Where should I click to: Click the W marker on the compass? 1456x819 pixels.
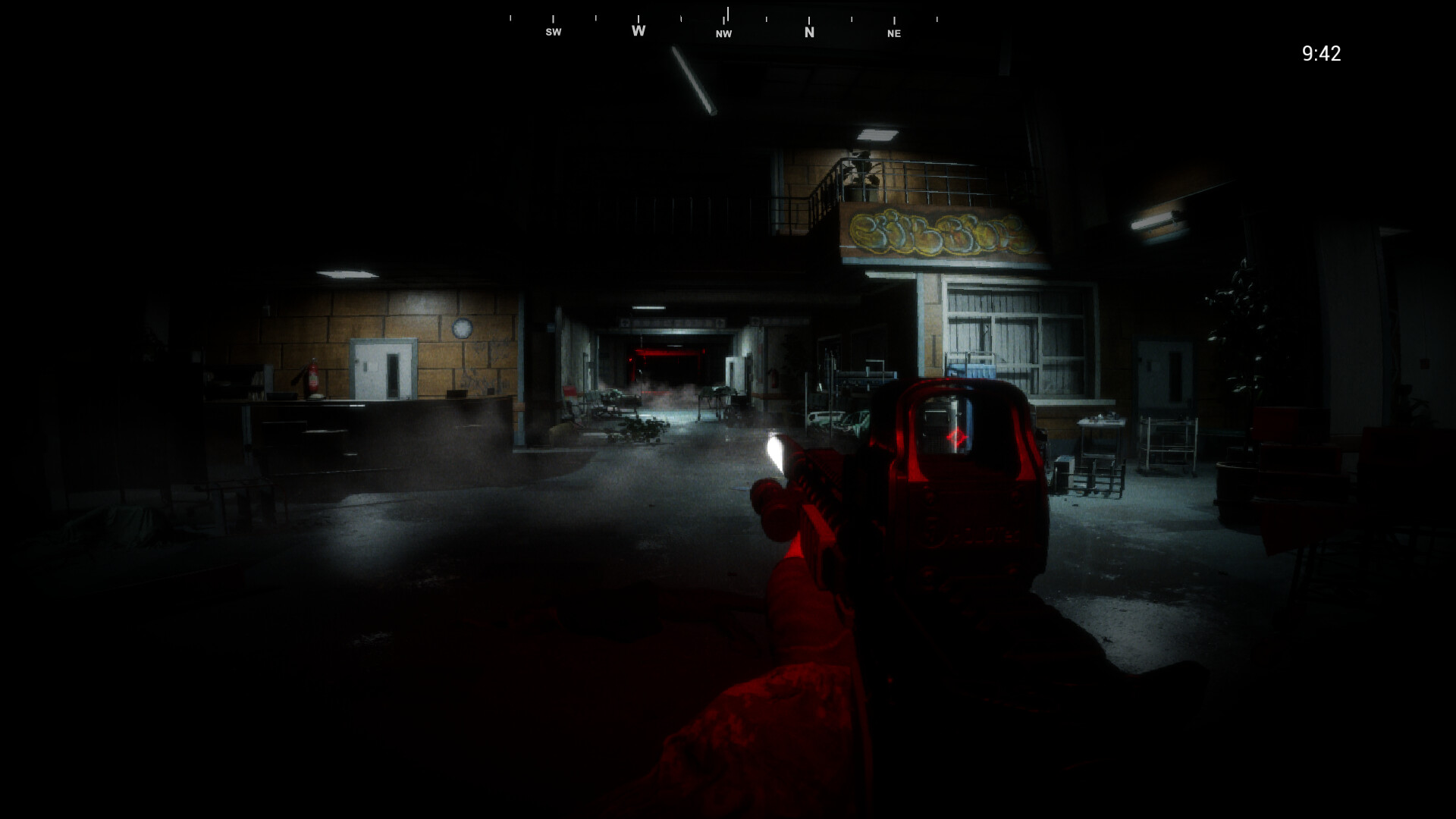(638, 30)
